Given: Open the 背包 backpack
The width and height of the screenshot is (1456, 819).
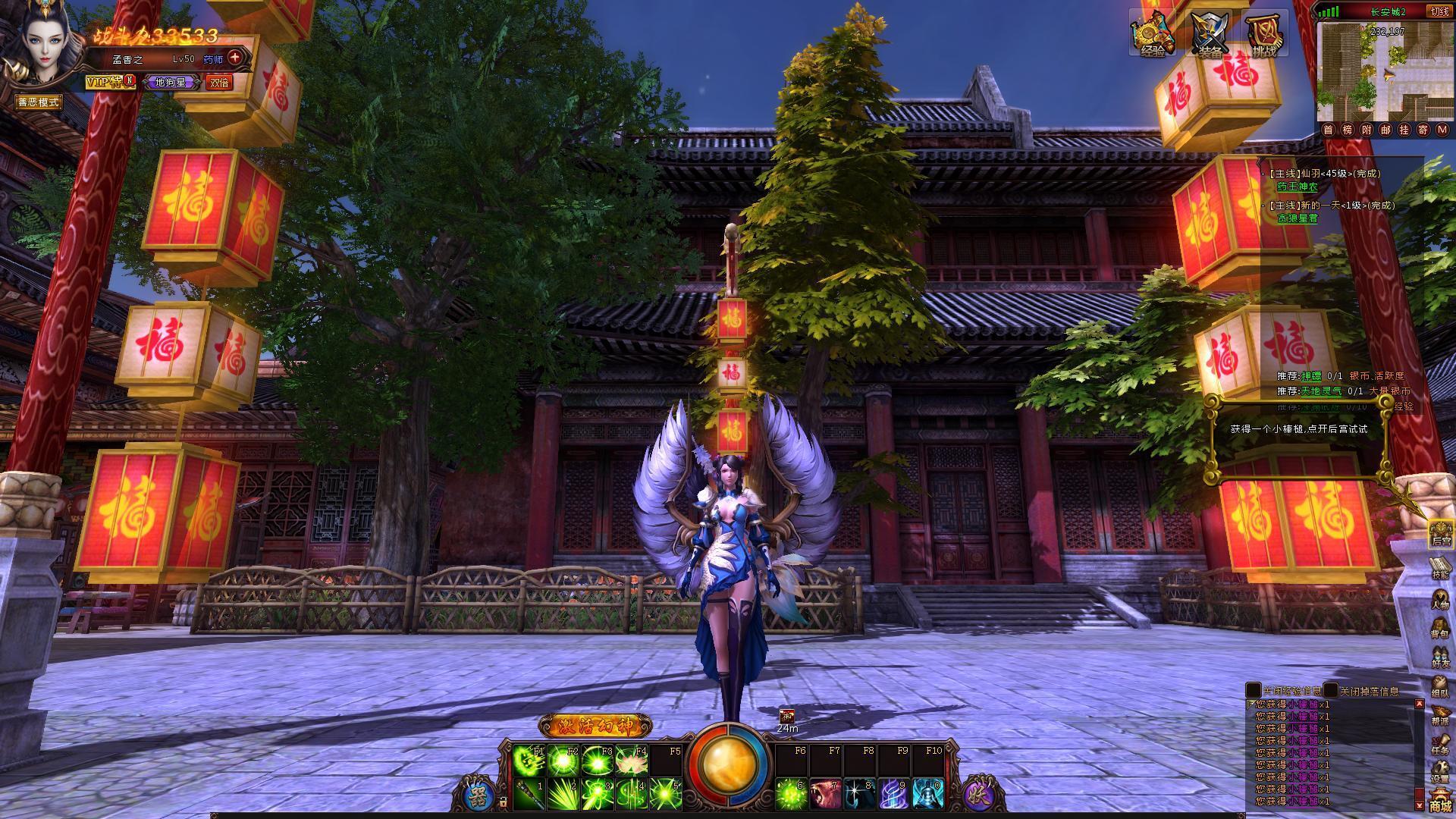Looking at the screenshot, I should click(1440, 626).
